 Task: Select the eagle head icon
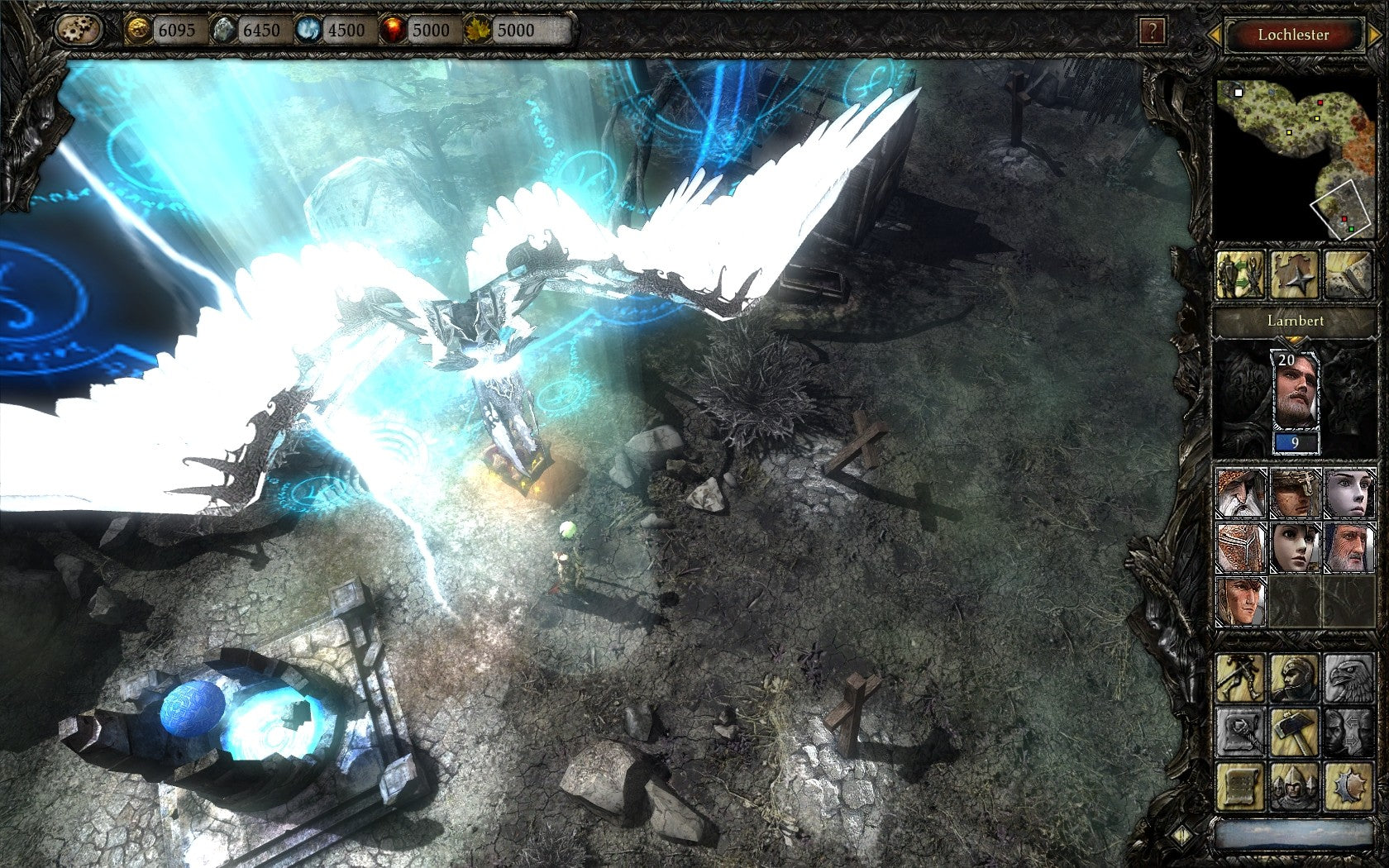click(1348, 678)
